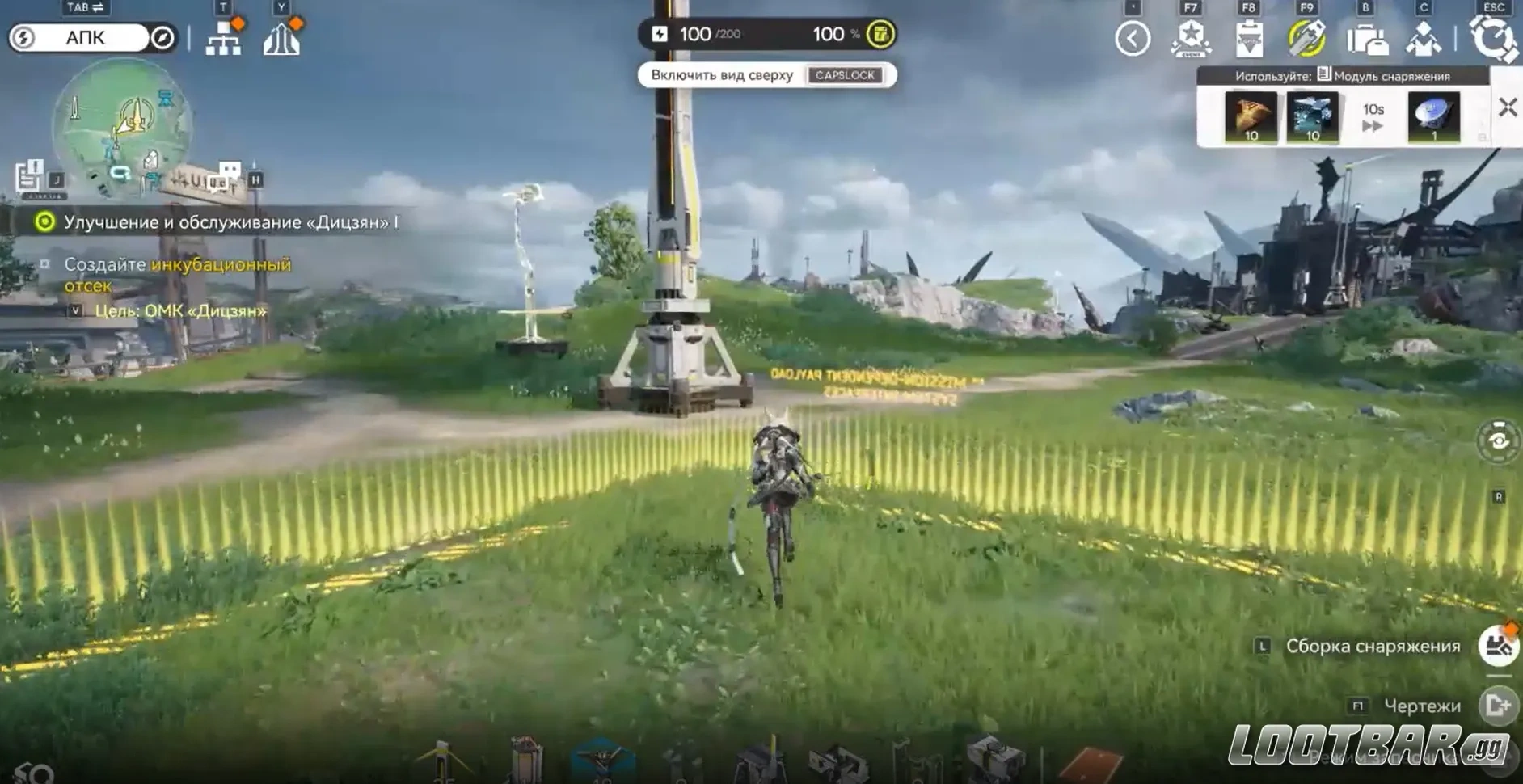Expand the Цель: ОМК «Дицзян» objective entry
This screenshot has height=784, width=1523.
77,309
